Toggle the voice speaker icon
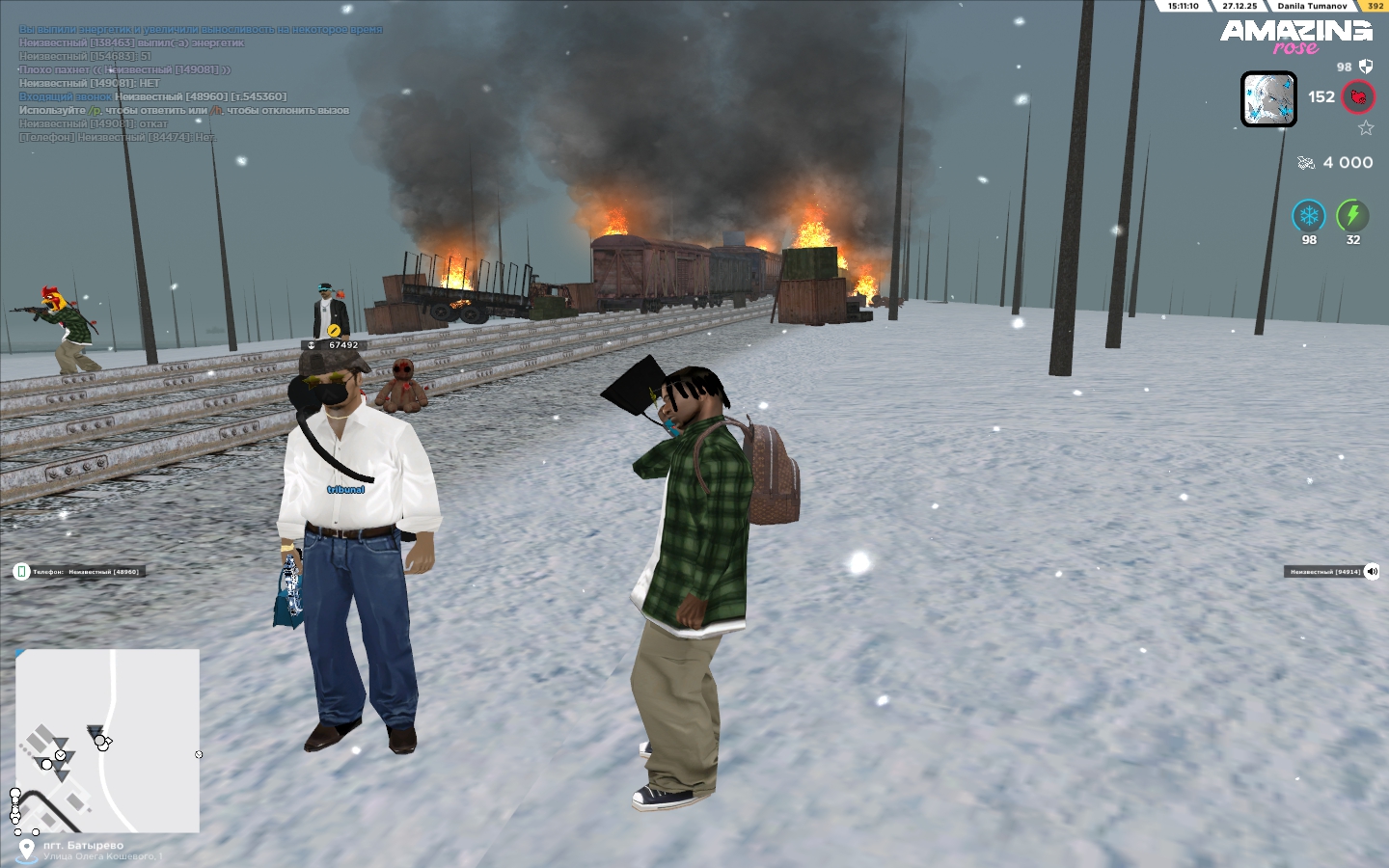Viewport: 1389px width, 868px height. tap(1372, 572)
